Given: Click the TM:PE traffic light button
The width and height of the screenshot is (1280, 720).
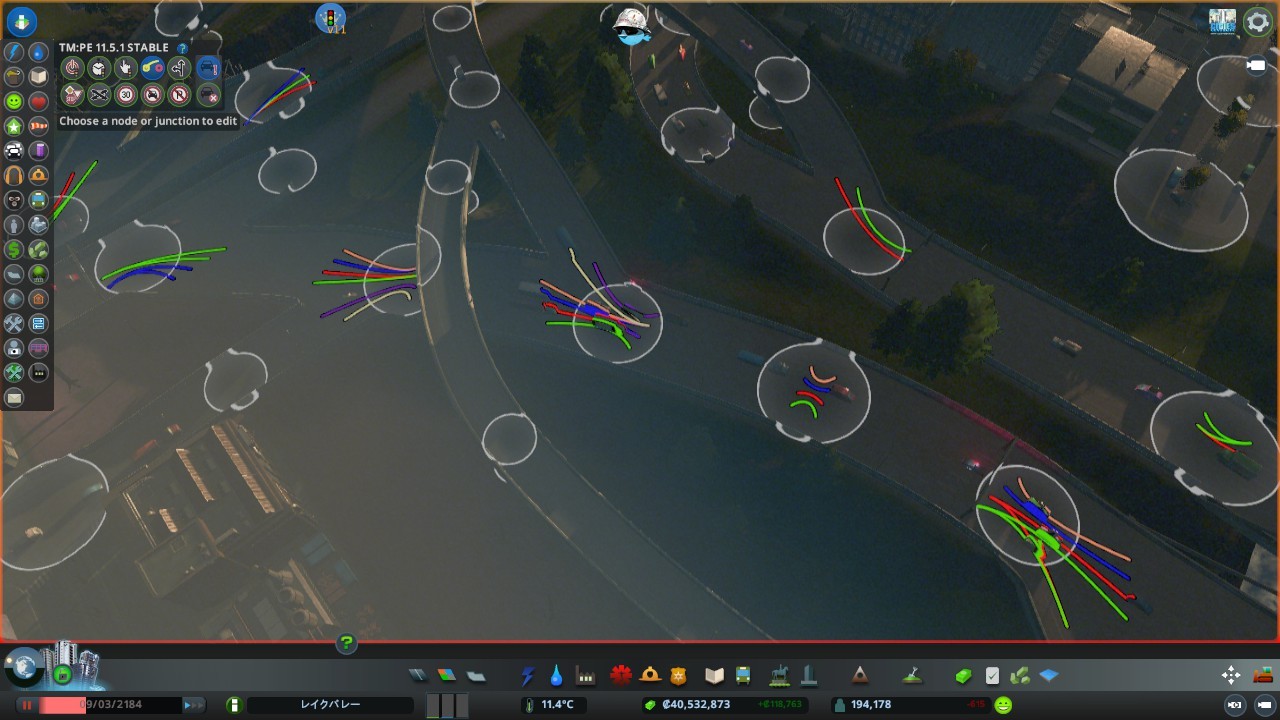Looking at the screenshot, I should pos(330,18).
